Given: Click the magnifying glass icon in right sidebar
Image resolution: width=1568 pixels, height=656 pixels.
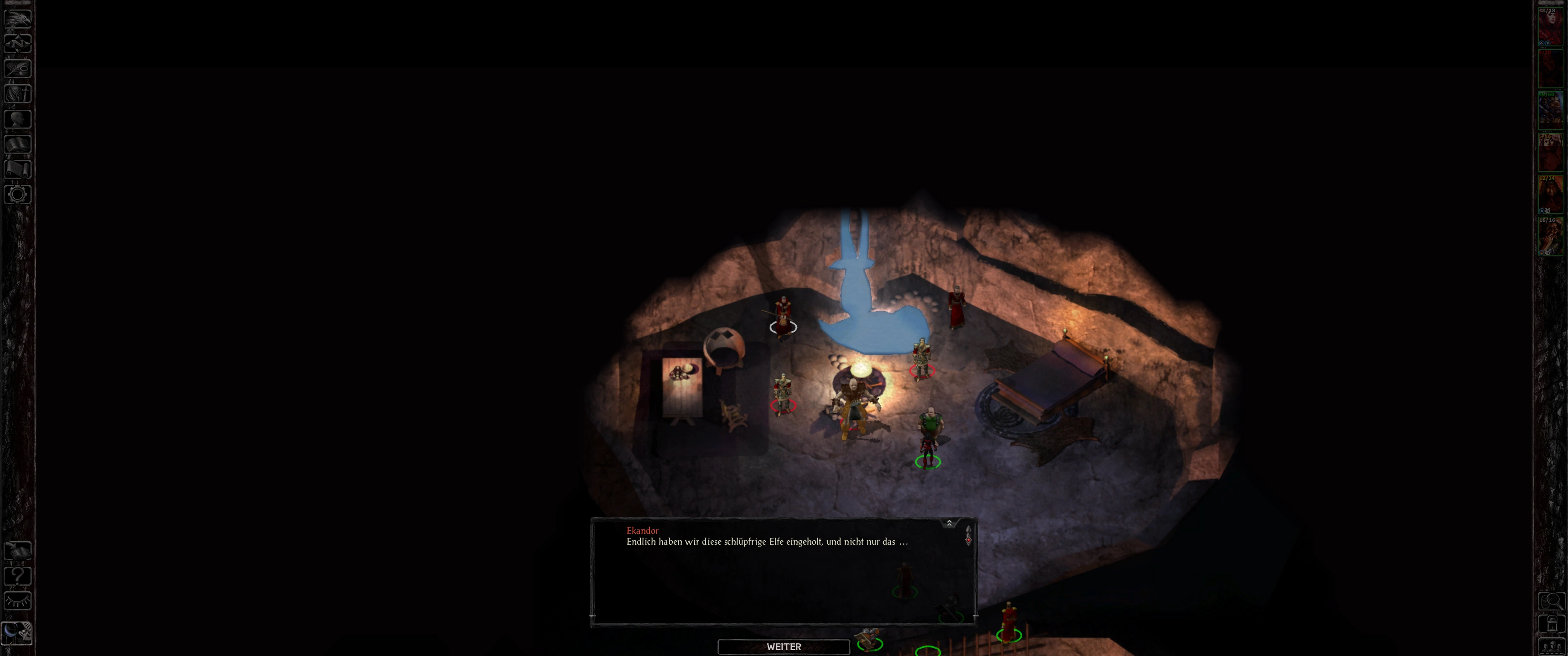Looking at the screenshot, I should (1551, 601).
